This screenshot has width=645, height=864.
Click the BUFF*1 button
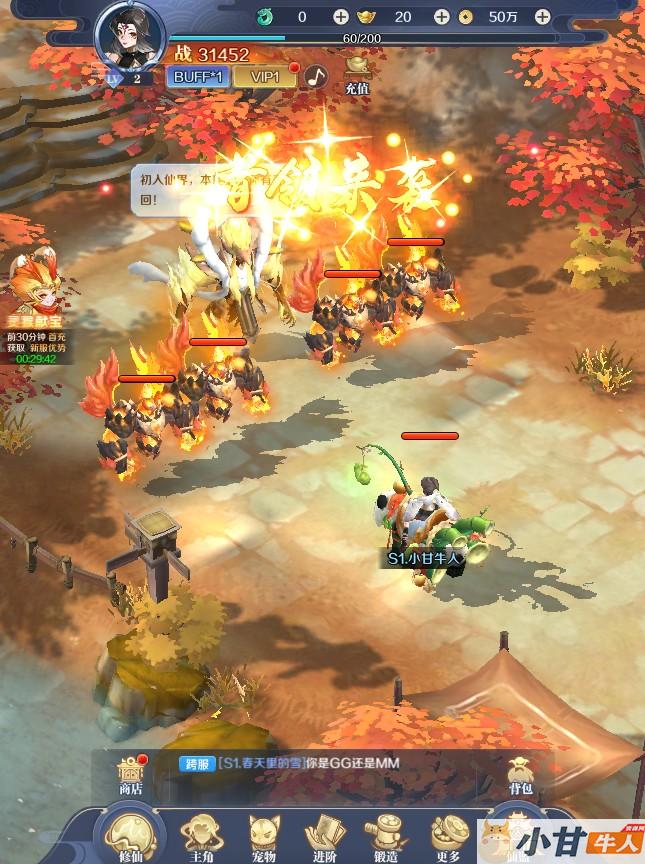click(199, 77)
